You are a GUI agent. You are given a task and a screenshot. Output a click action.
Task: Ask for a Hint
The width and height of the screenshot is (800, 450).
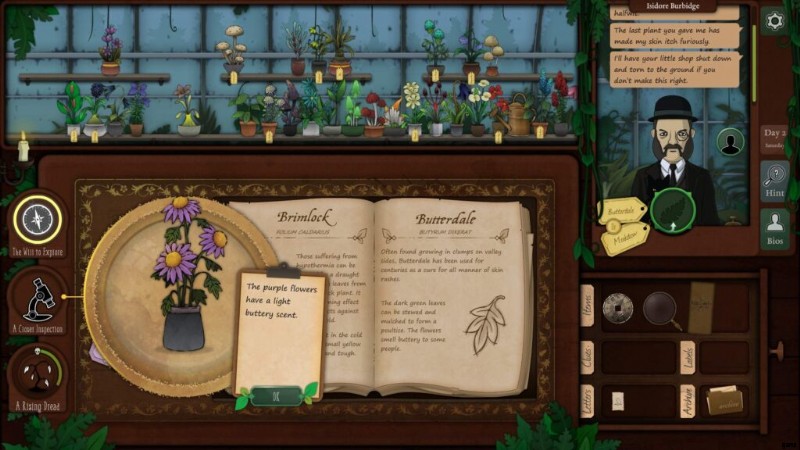point(773,178)
